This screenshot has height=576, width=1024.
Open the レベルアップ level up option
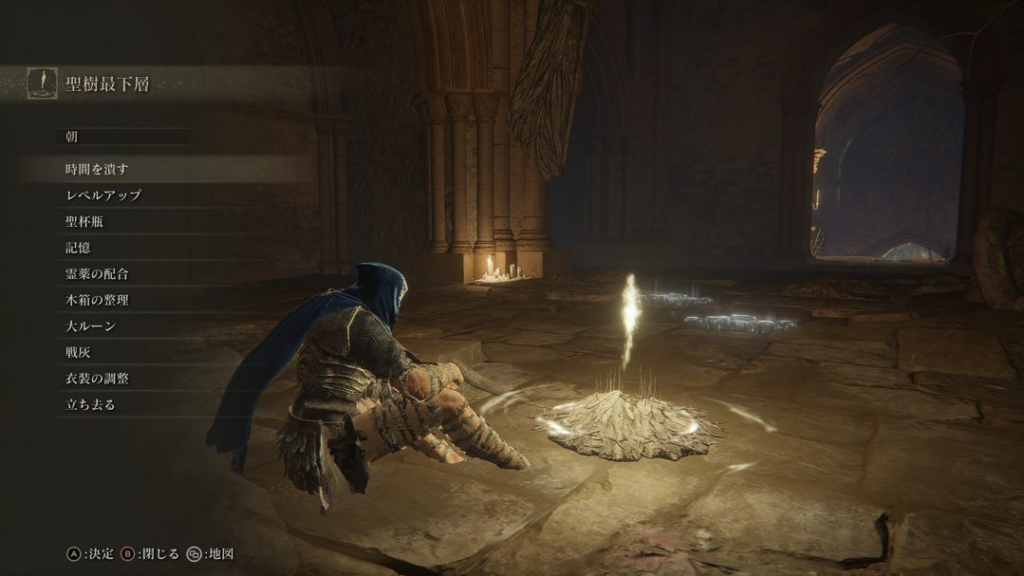tap(103, 195)
